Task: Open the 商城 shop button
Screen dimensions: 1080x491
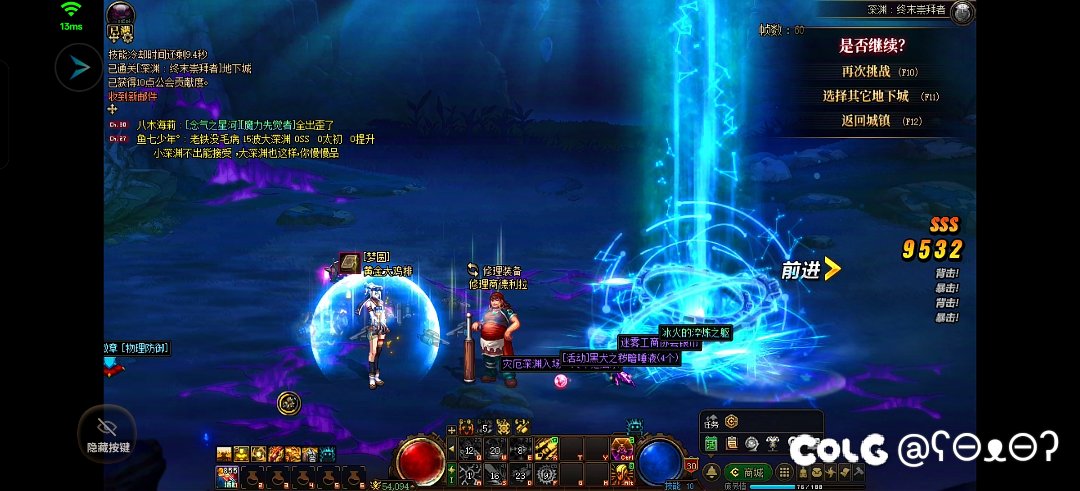Action: (747, 472)
